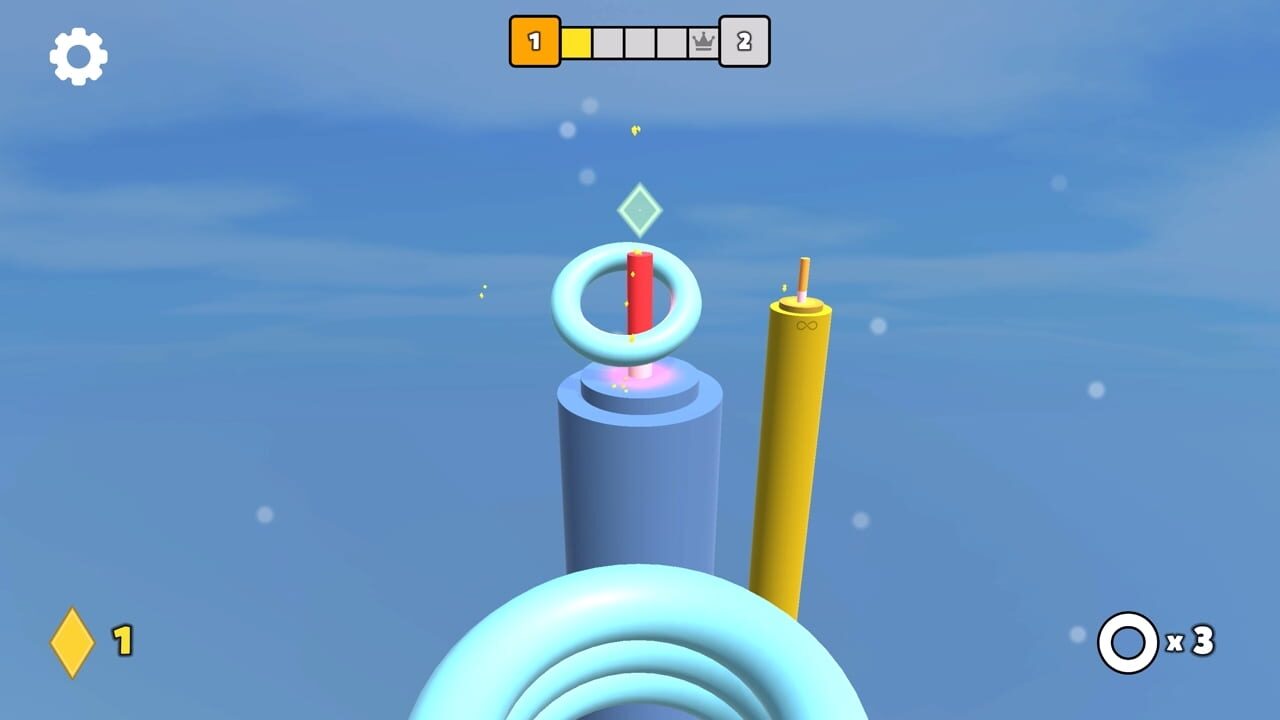Click the current level 1 badge

tap(535, 39)
